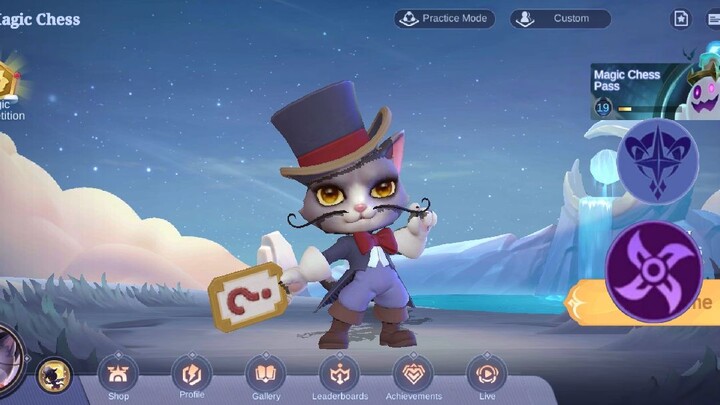Select the purple star emblem icon
Image resolution: width=720 pixels, height=405 pixels.
[x=658, y=160]
